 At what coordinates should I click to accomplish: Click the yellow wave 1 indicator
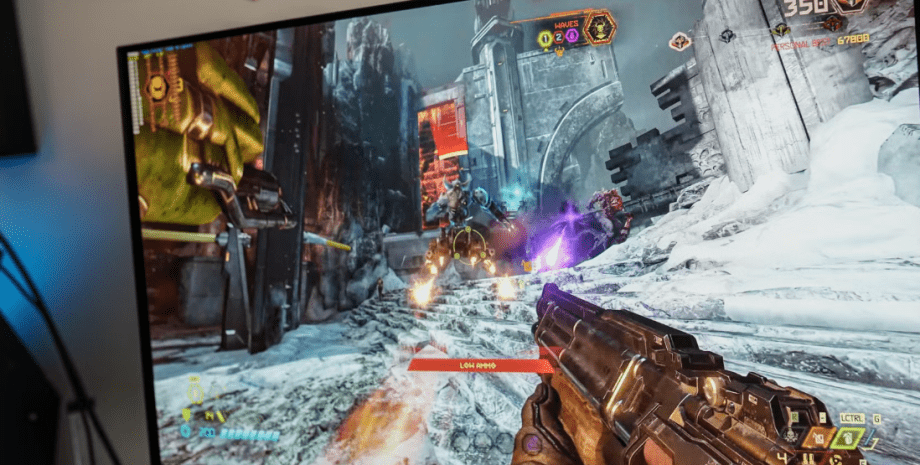pos(545,38)
